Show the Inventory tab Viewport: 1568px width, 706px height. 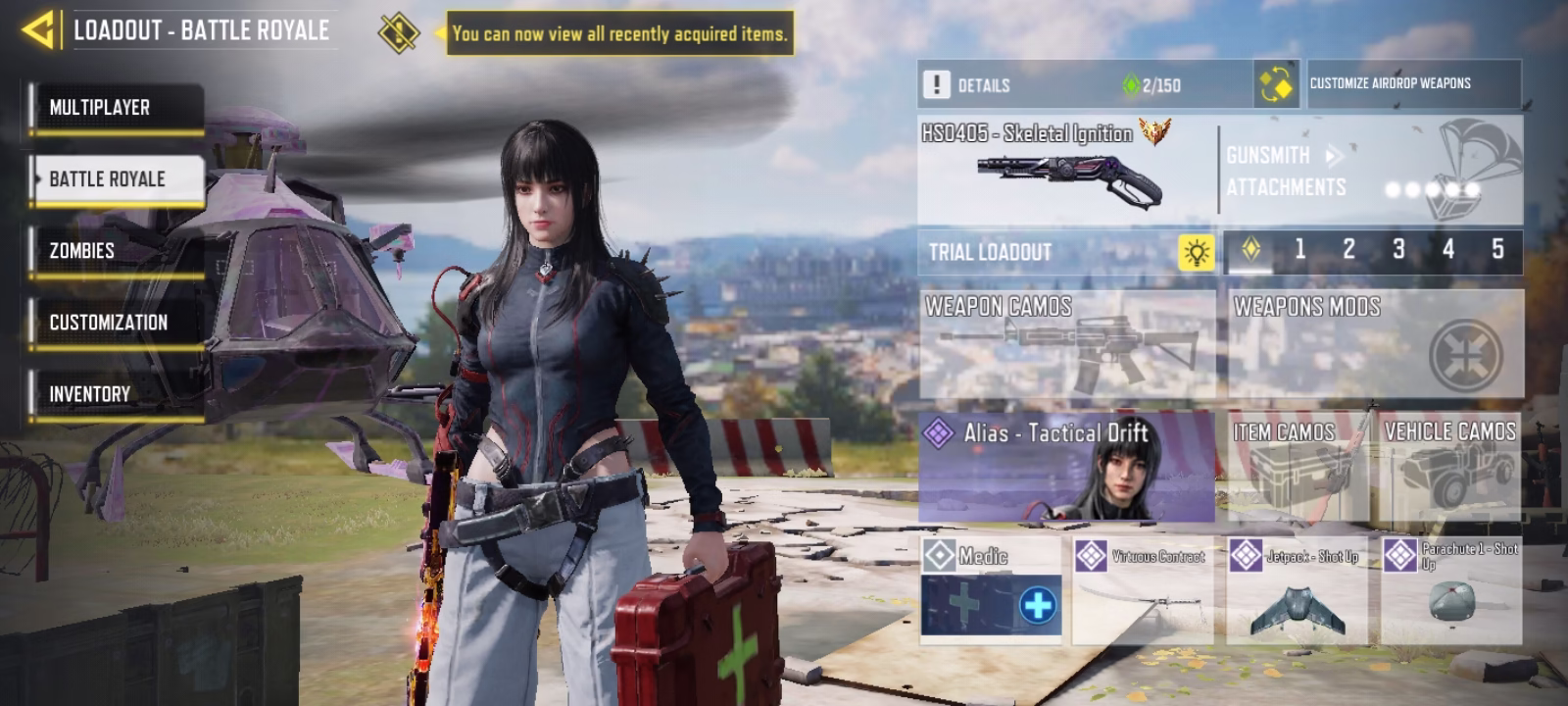tap(117, 394)
